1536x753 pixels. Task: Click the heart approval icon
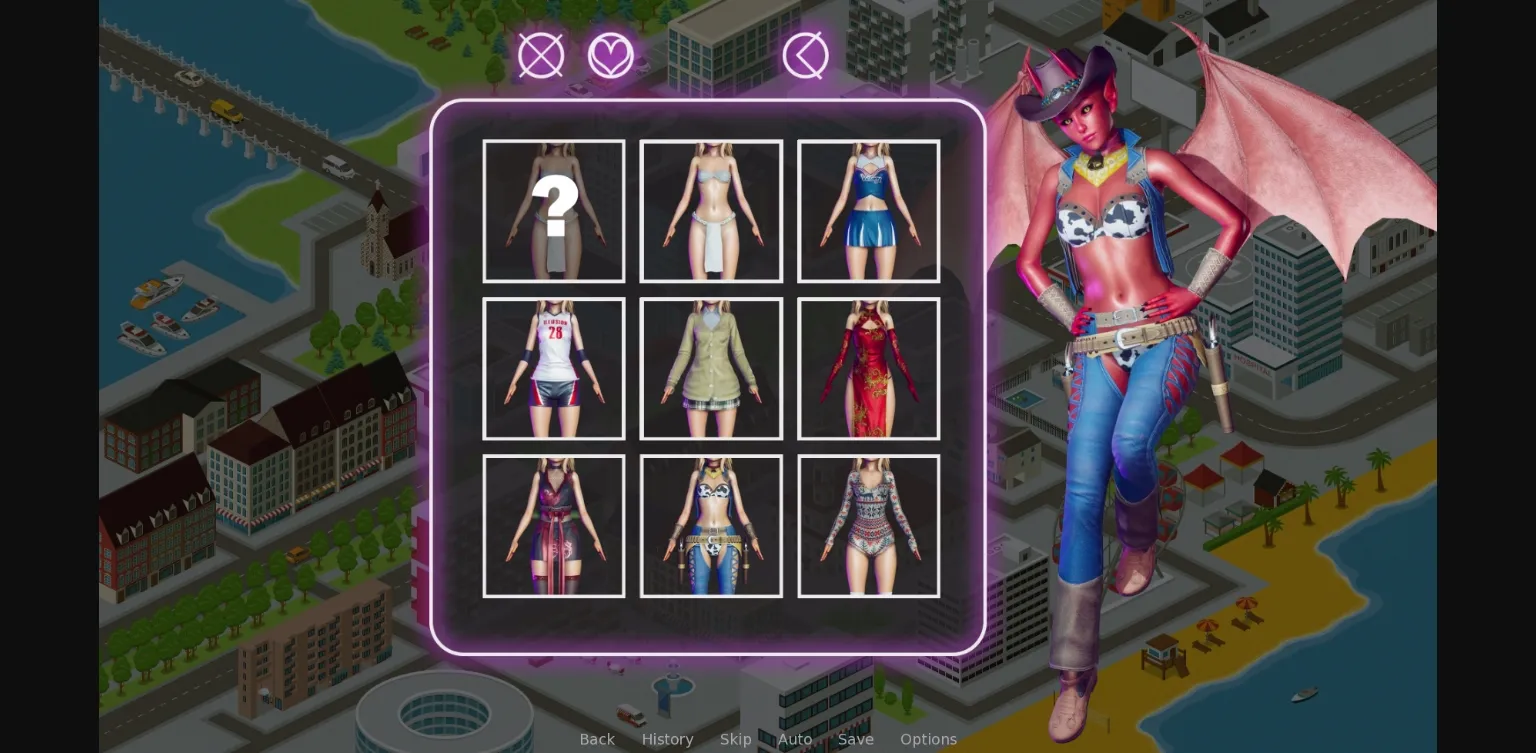pos(611,55)
